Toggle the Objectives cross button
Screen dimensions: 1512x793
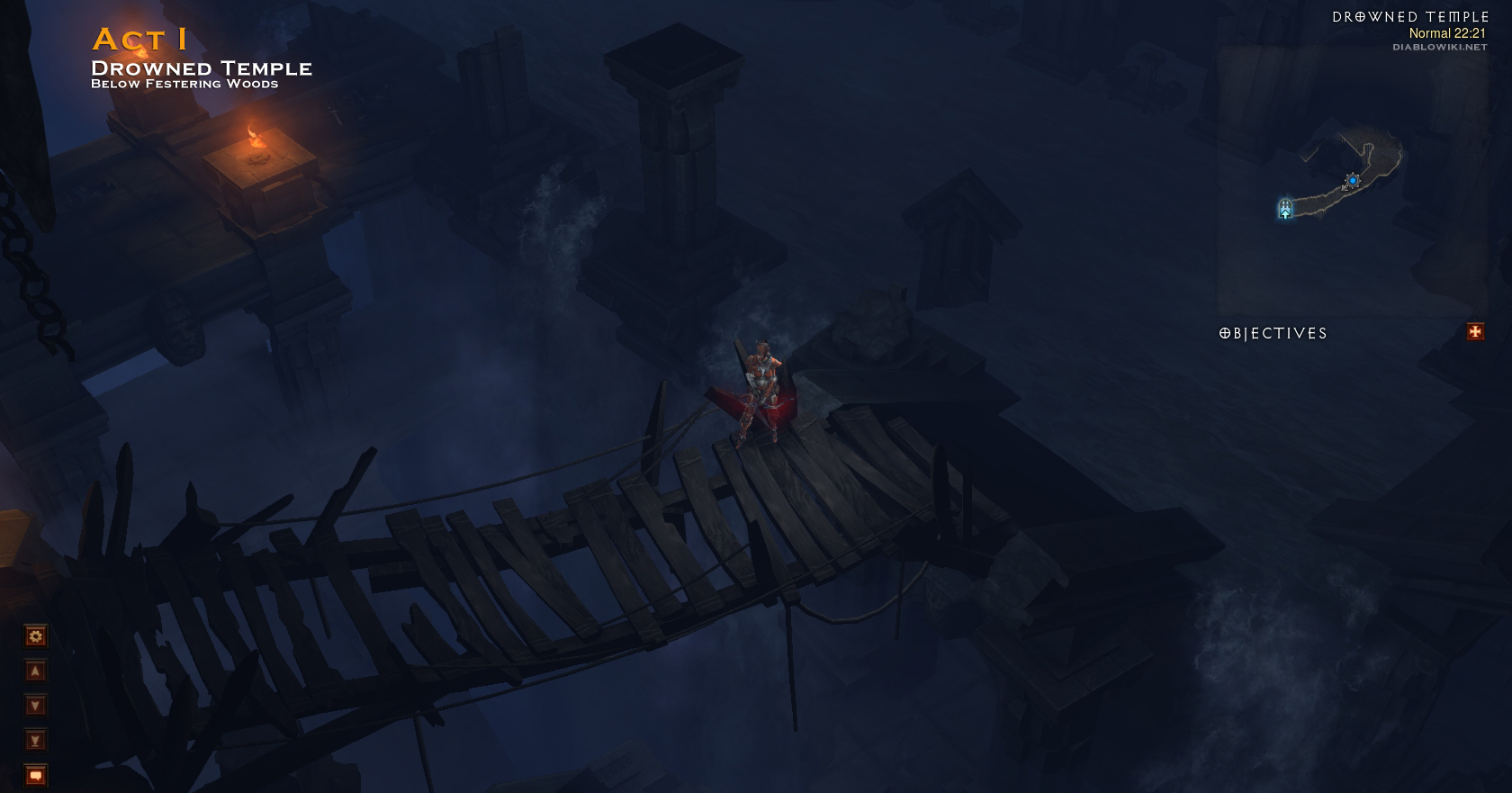[x=1475, y=332]
